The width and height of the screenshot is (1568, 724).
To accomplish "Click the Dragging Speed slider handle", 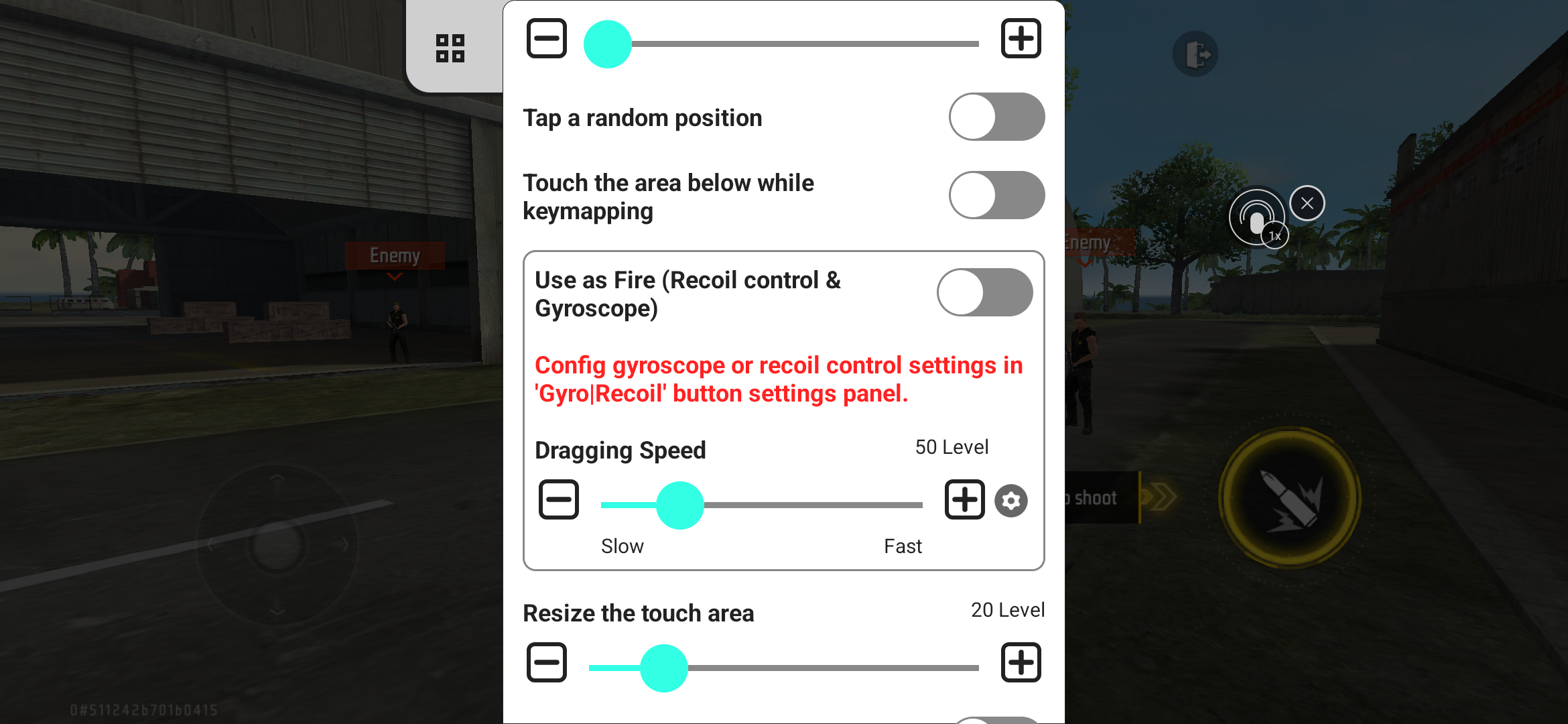I will [681, 505].
